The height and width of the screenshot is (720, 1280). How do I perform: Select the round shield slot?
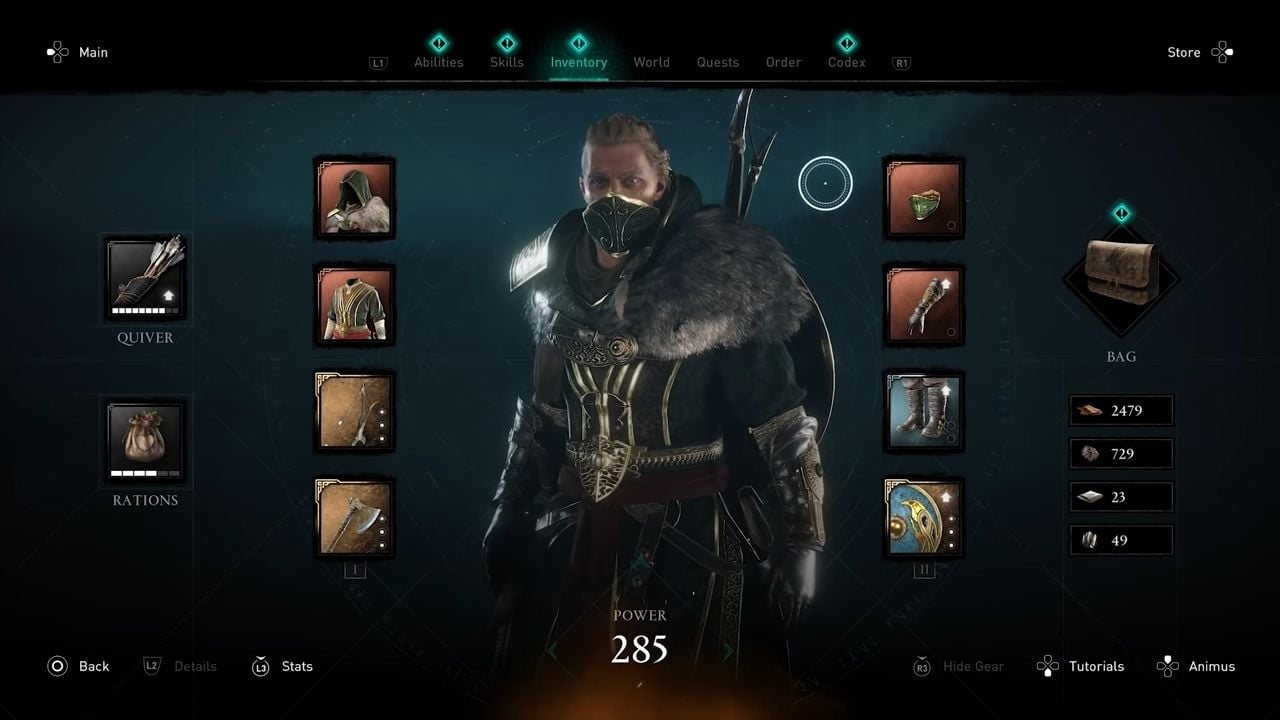click(924, 517)
